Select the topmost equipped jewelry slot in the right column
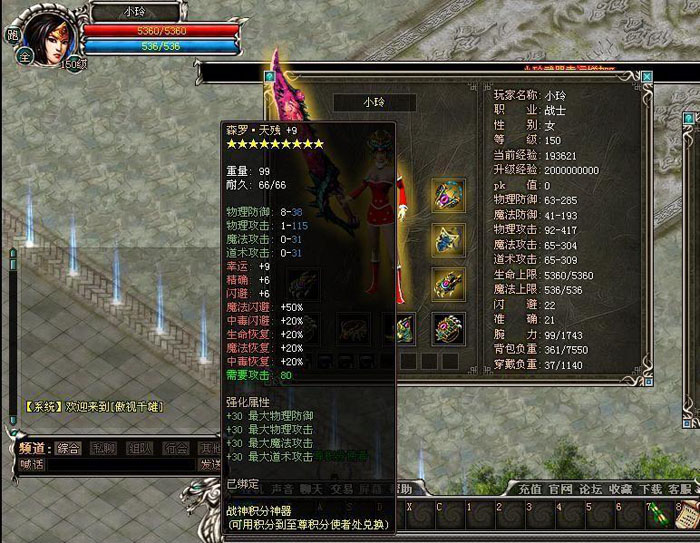The height and width of the screenshot is (543, 700). pos(447,194)
